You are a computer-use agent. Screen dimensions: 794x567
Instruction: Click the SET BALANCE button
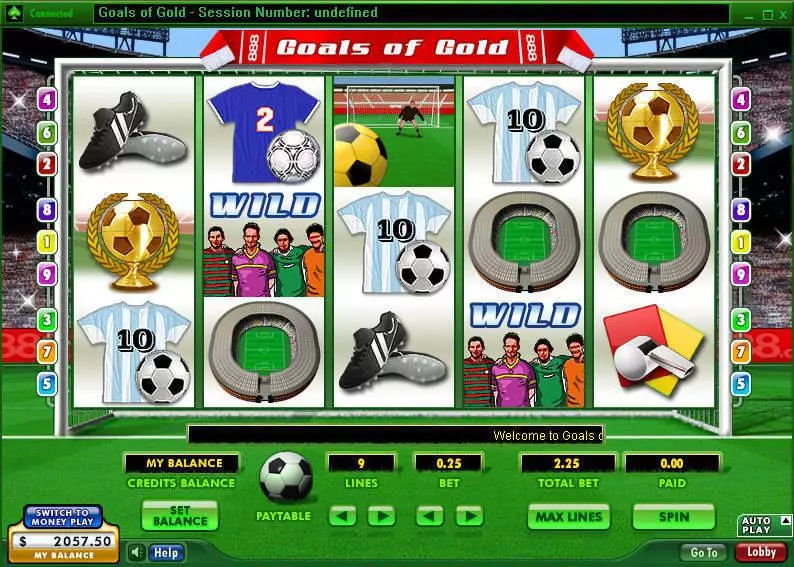point(180,516)
